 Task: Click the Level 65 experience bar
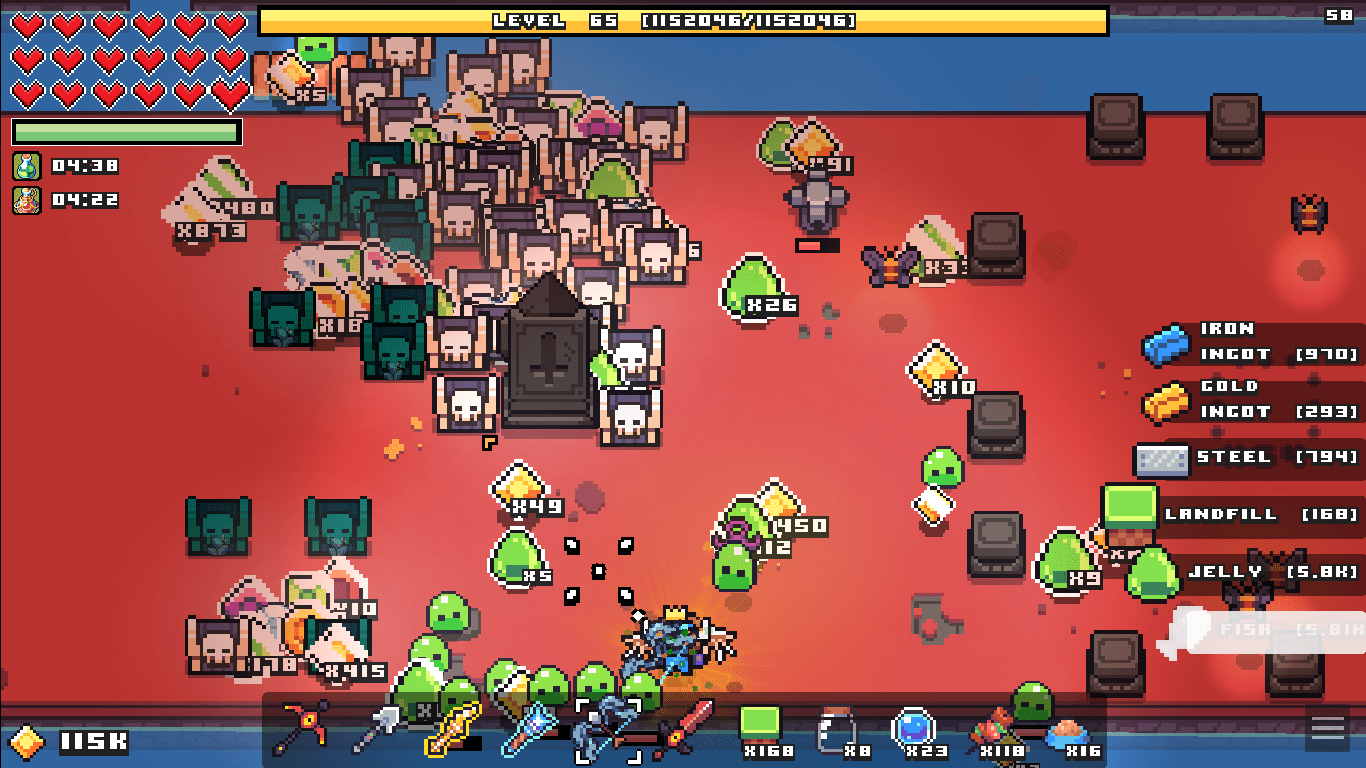point(683,20)
